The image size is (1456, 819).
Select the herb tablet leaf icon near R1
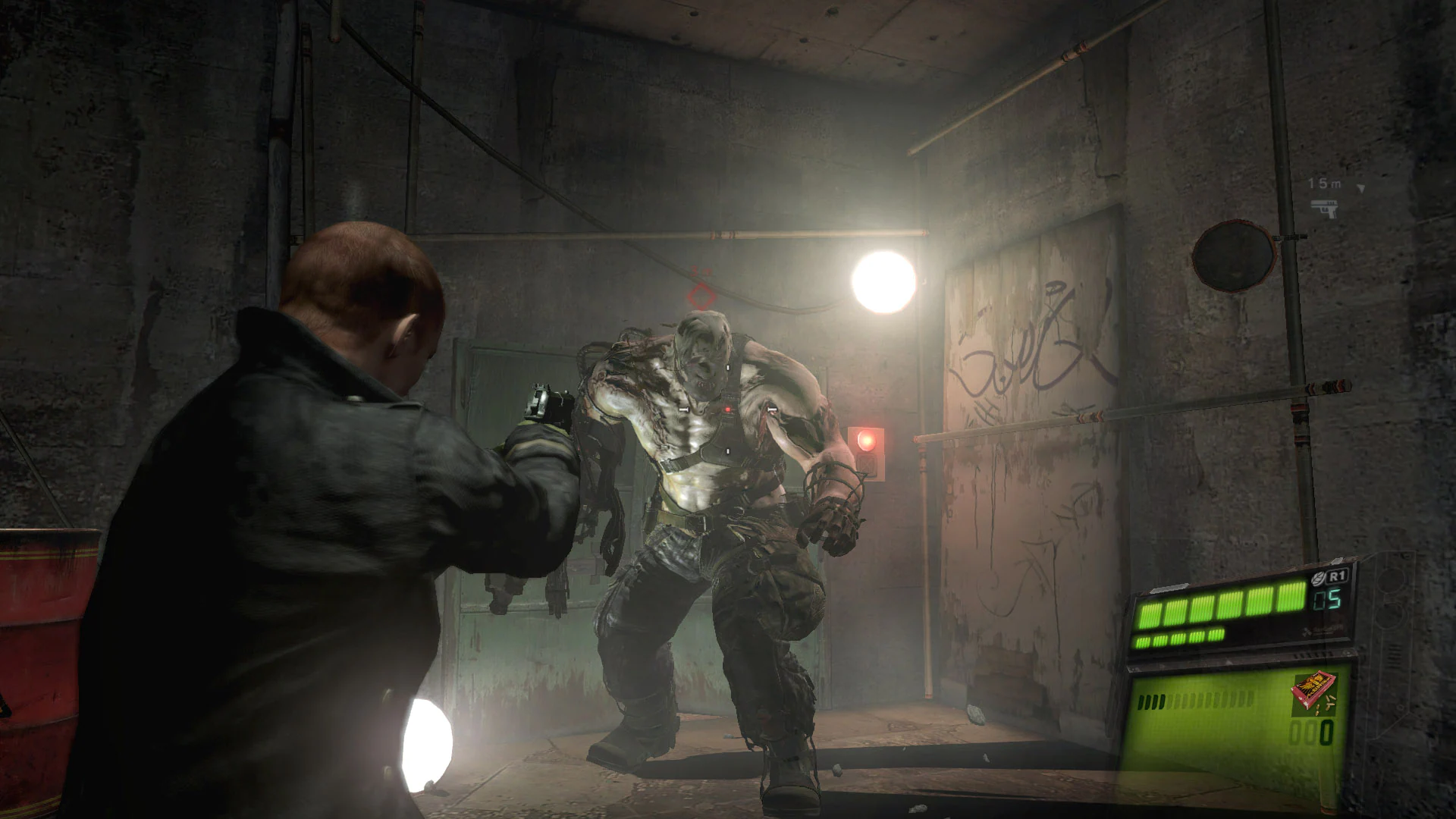(1317, 579)
